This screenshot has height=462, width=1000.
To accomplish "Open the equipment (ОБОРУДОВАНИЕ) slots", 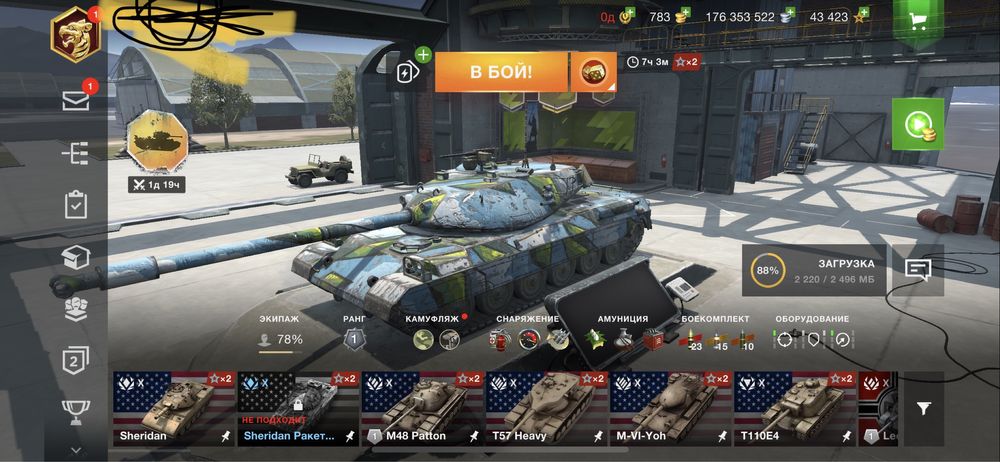I will tap(812, 334).
